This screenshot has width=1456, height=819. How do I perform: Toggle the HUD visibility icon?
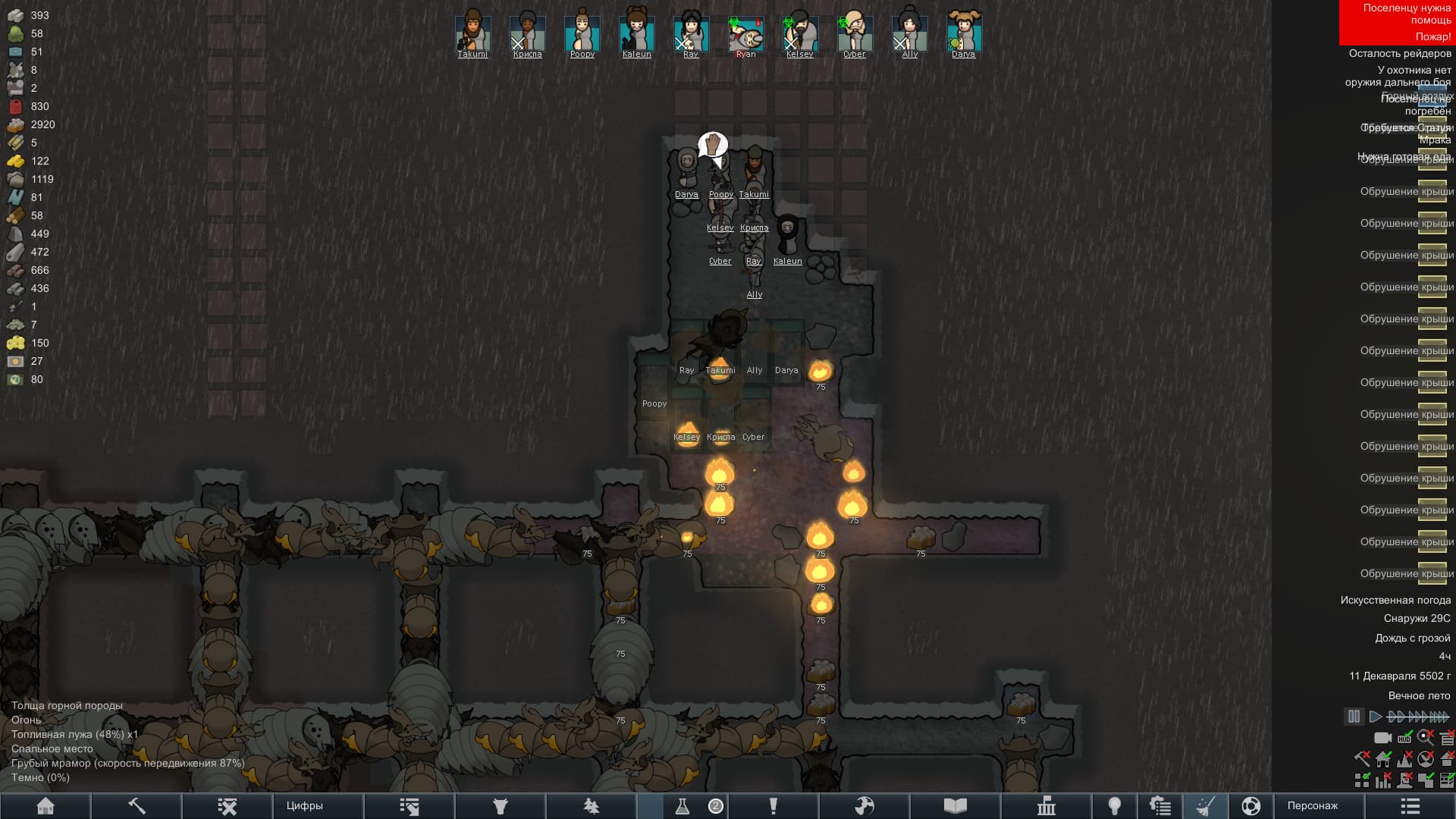click(x=1404, y=737)
